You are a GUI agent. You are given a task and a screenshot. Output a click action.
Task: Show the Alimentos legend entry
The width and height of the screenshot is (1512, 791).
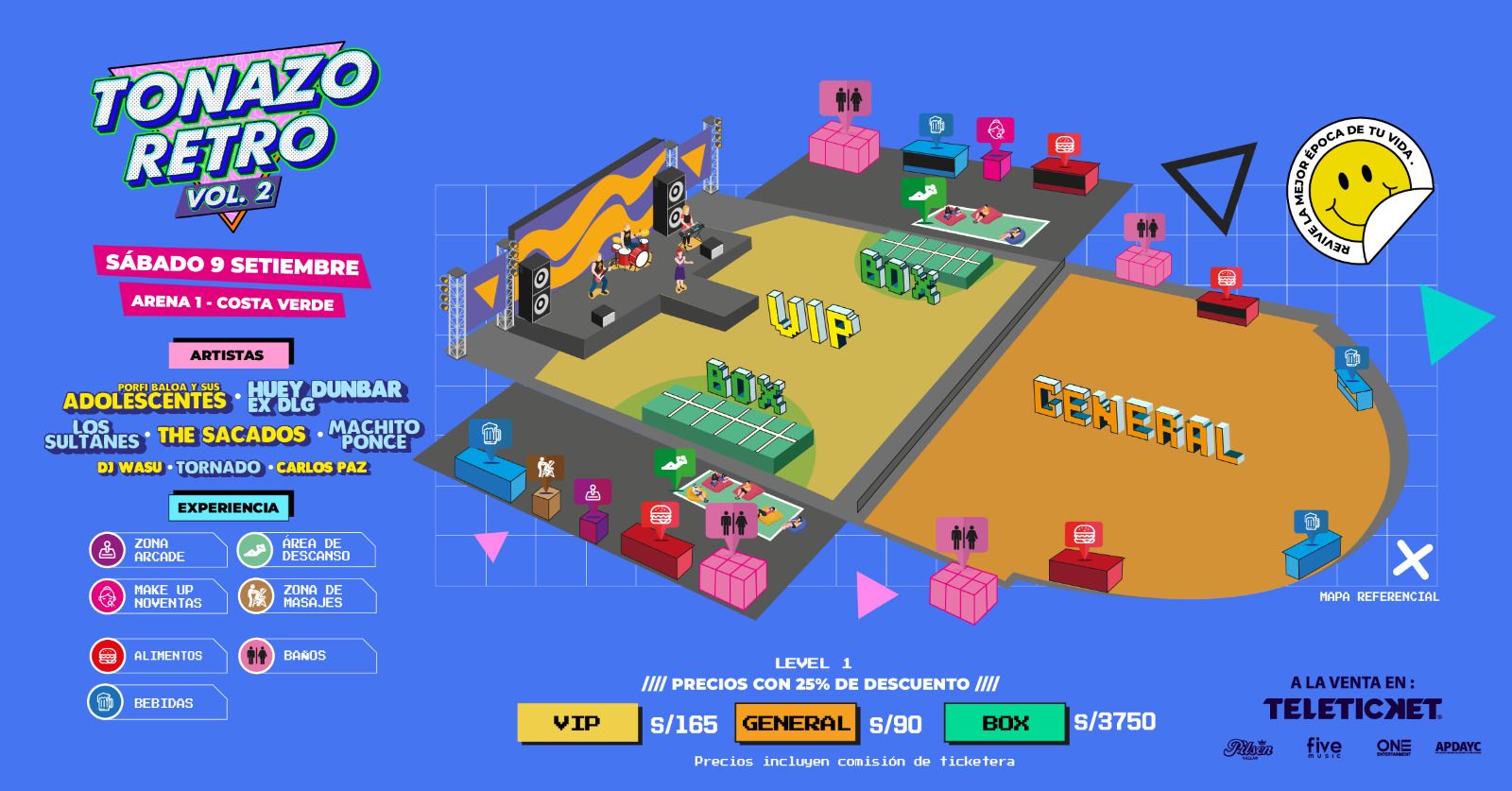point(158,656)
